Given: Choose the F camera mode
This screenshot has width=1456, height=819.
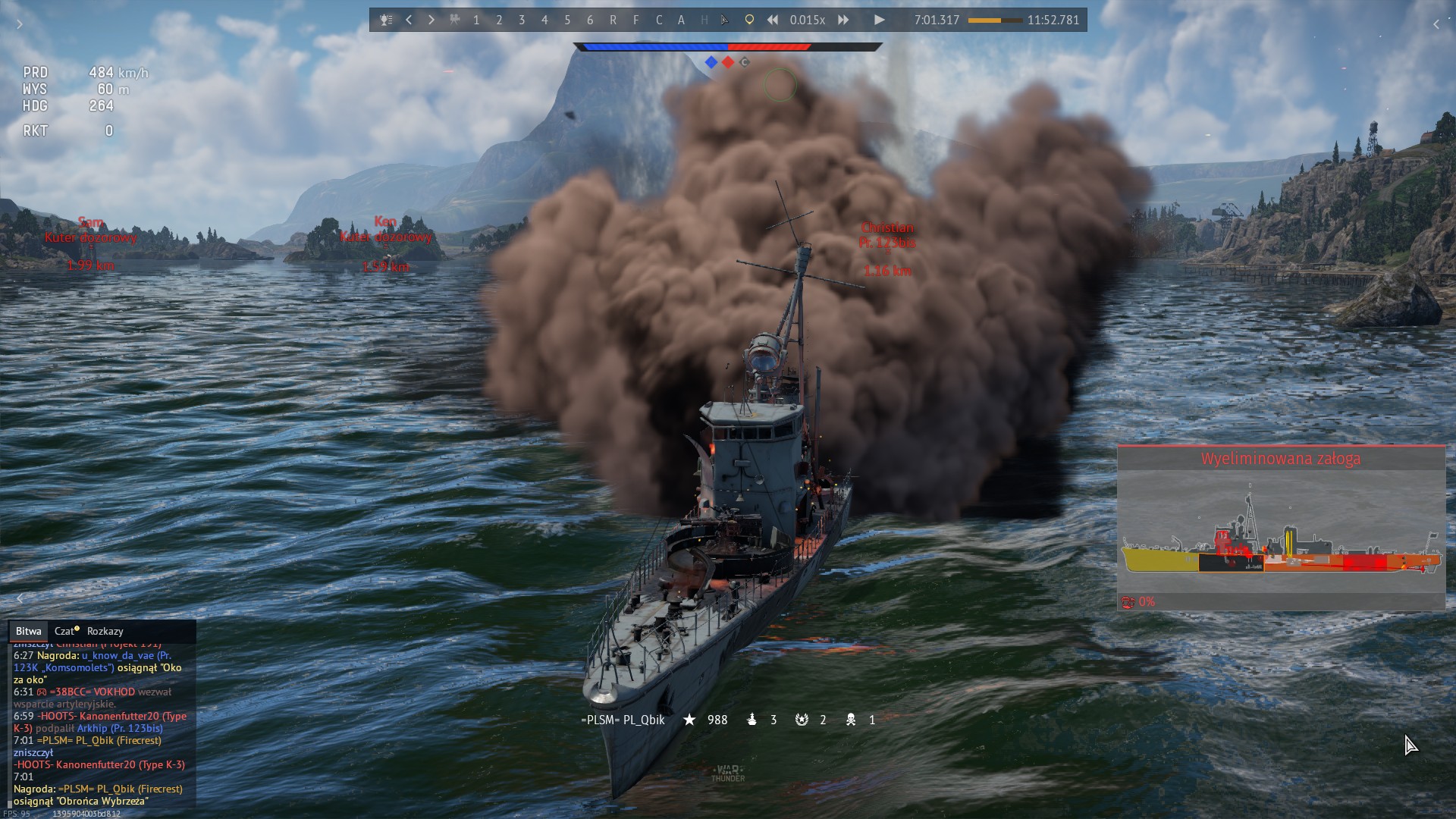Looking at the screenshot, I should tap(635, 20).
